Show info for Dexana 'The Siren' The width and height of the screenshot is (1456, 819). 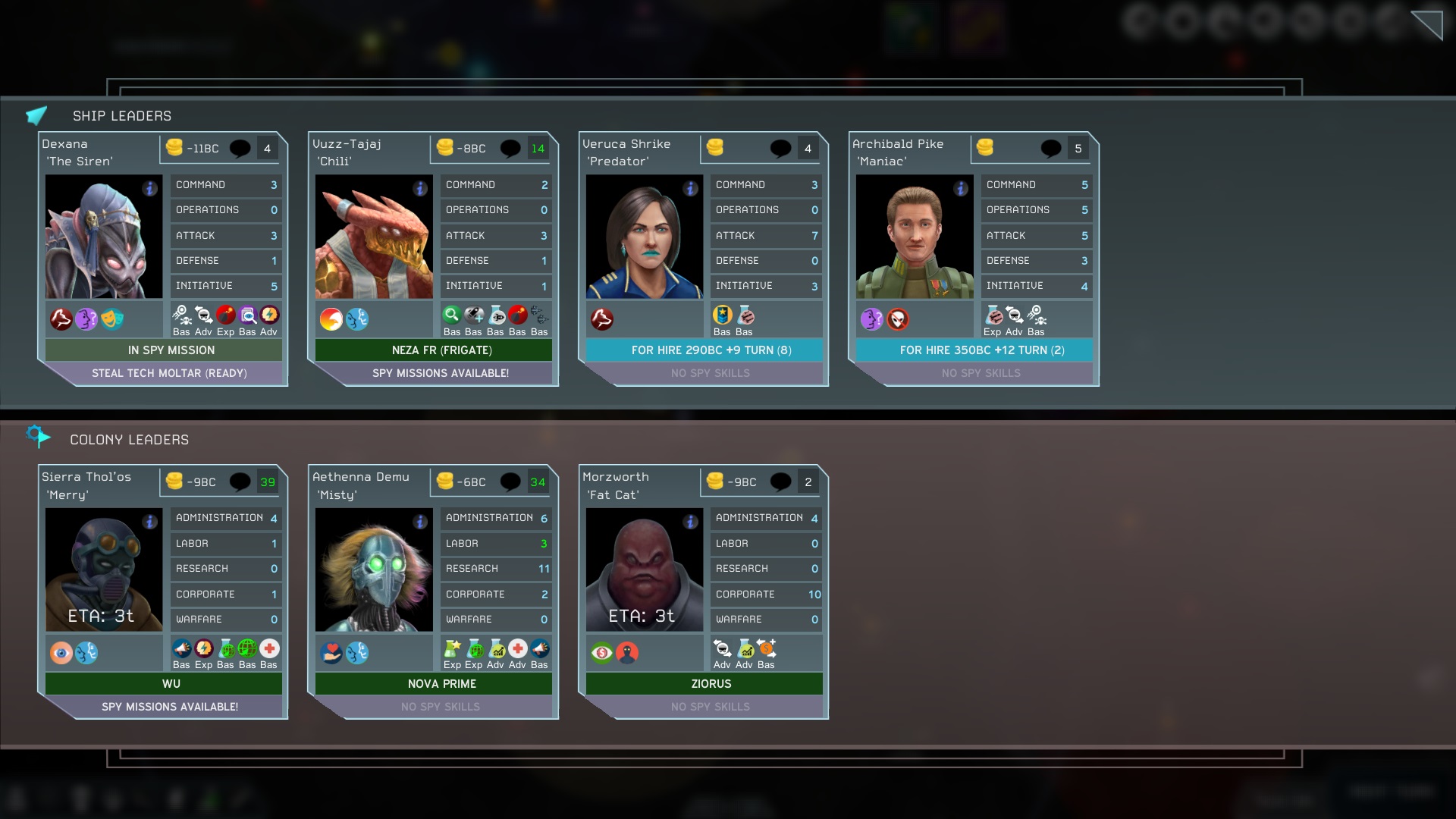[x=150, y=189]
